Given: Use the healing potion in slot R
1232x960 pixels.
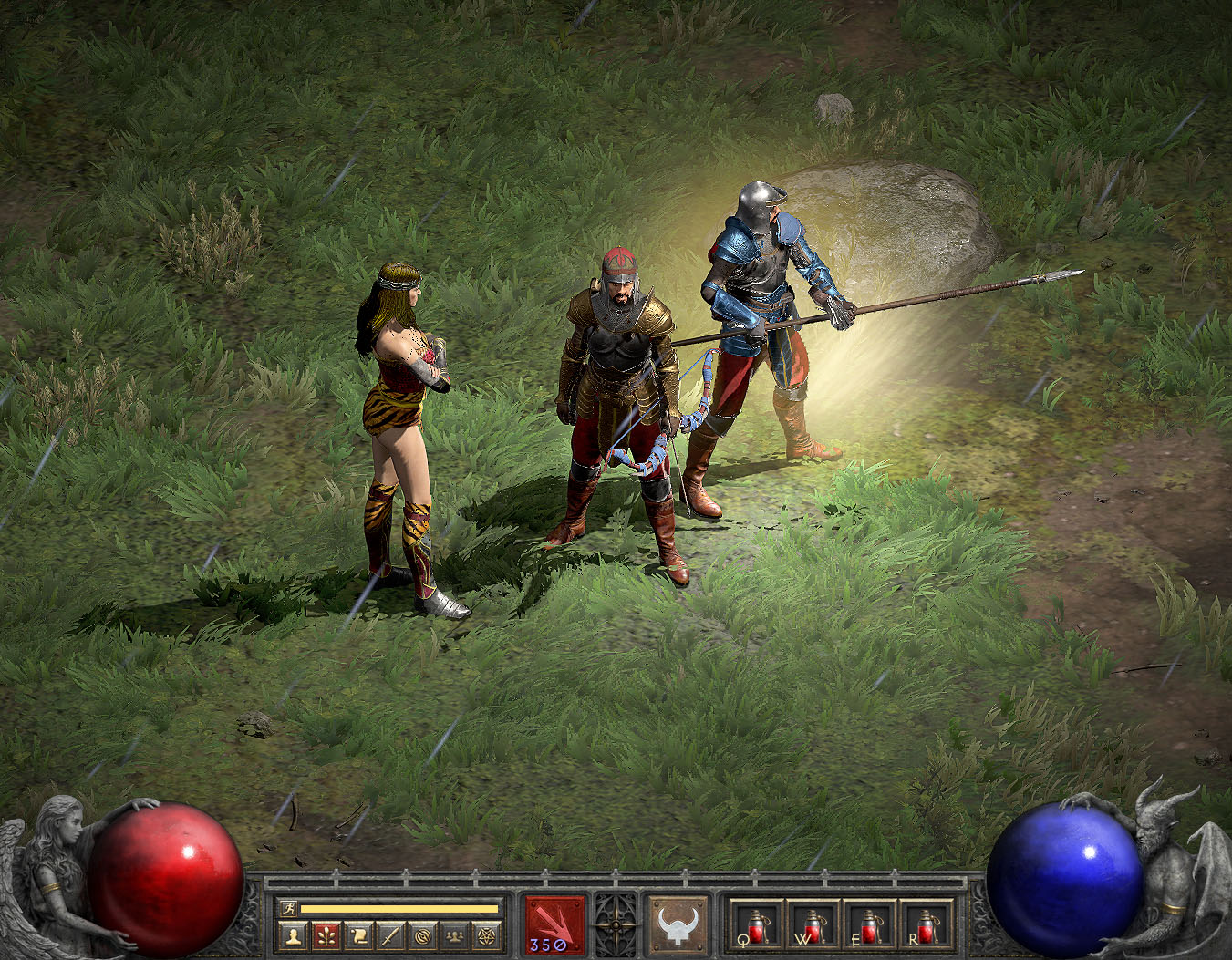Looking at the screenshot, I should [x=927, y=925].
